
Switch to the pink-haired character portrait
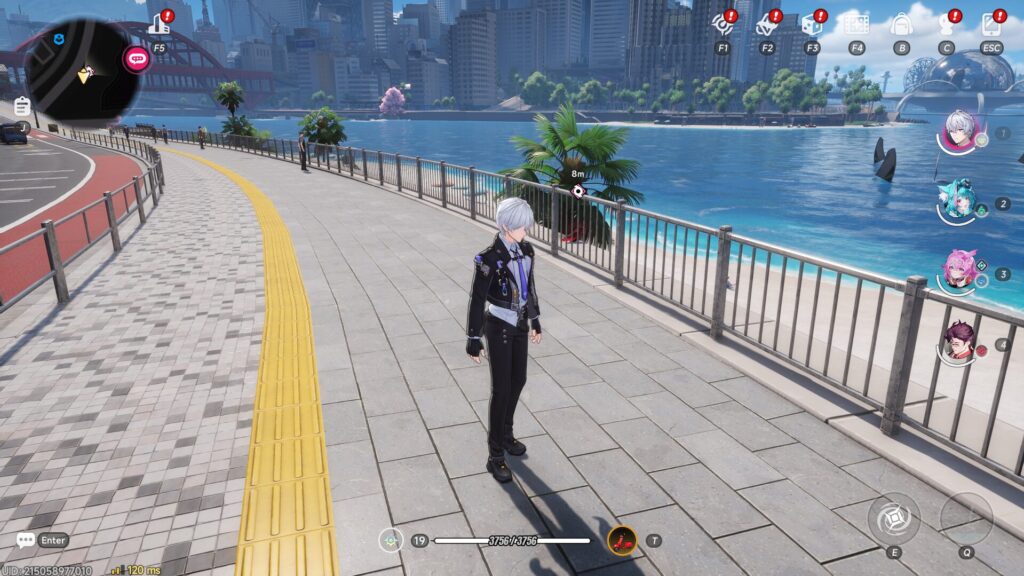pyautogui.click(x=958, y=271)
